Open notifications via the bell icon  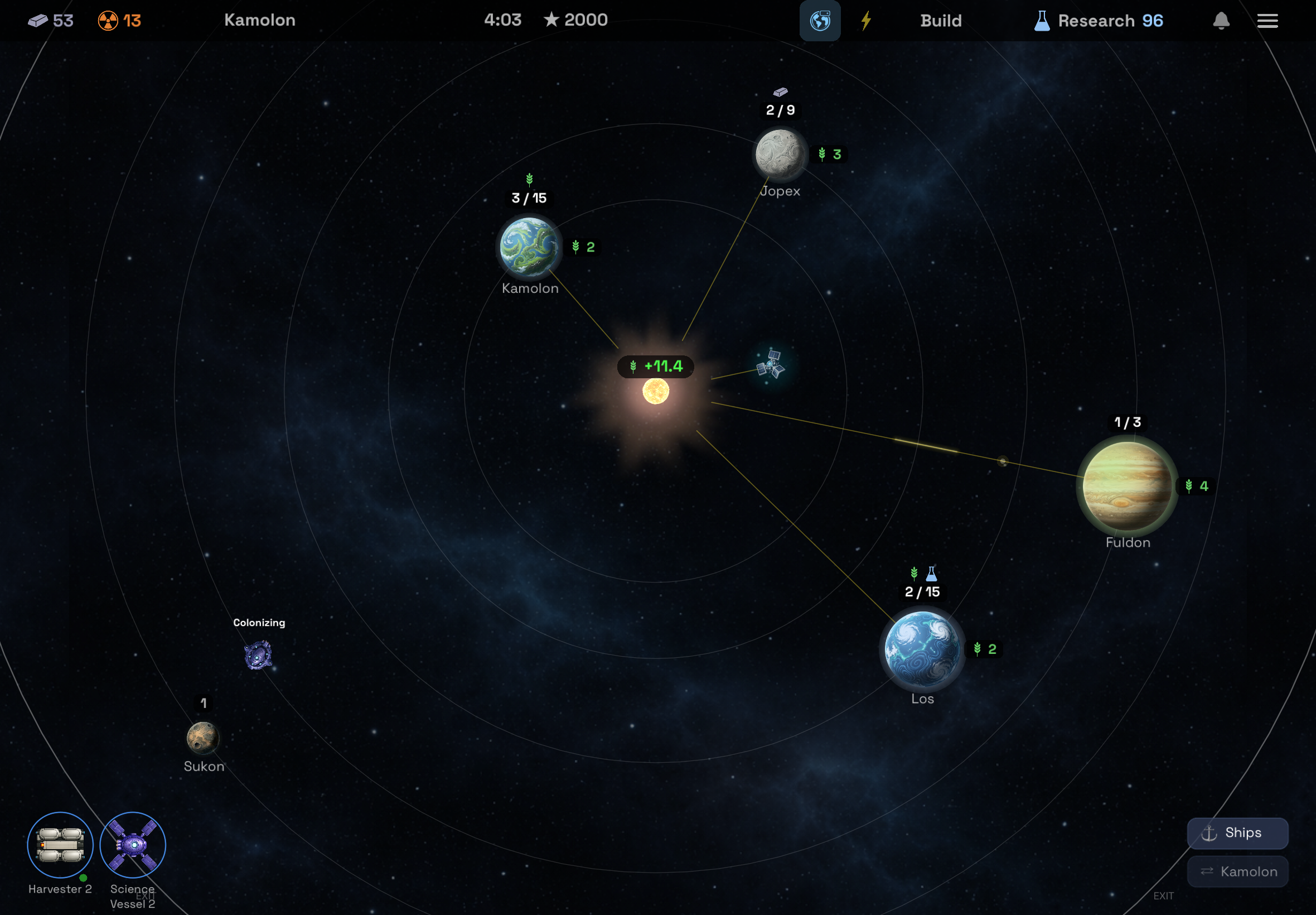coord(1221,21)
